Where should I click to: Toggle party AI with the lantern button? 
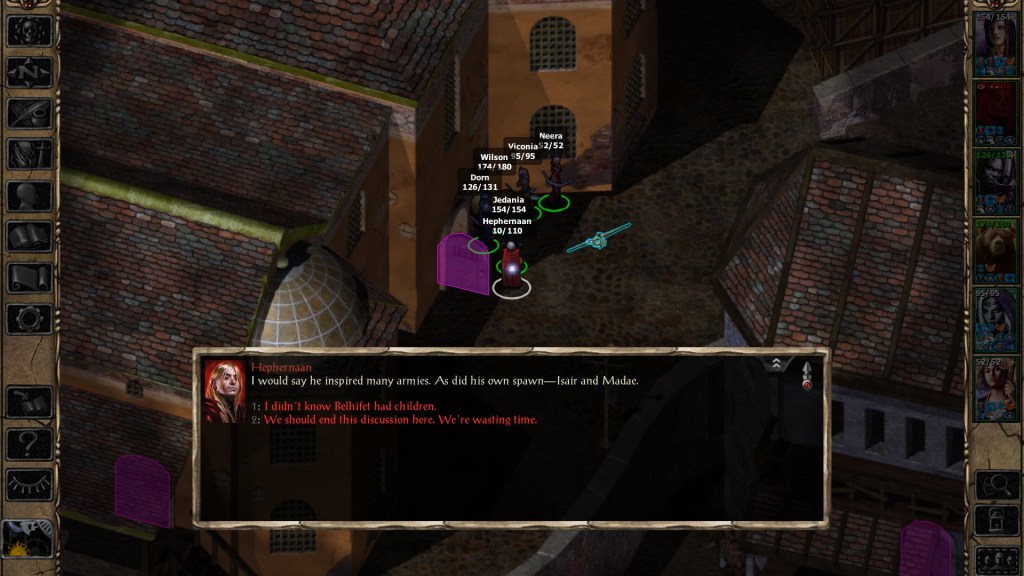997,521
